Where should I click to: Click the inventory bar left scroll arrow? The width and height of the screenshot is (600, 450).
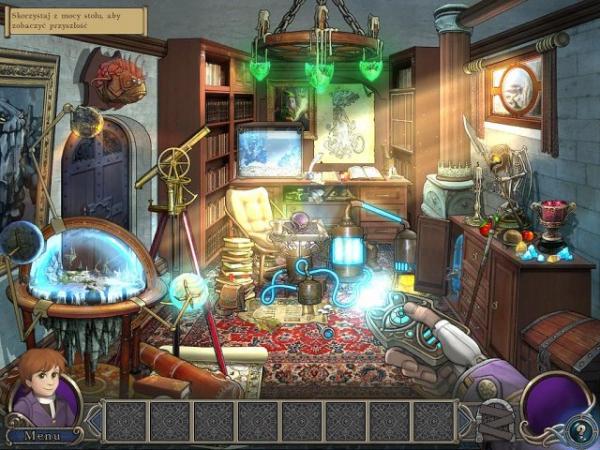[x=93, y=422]
